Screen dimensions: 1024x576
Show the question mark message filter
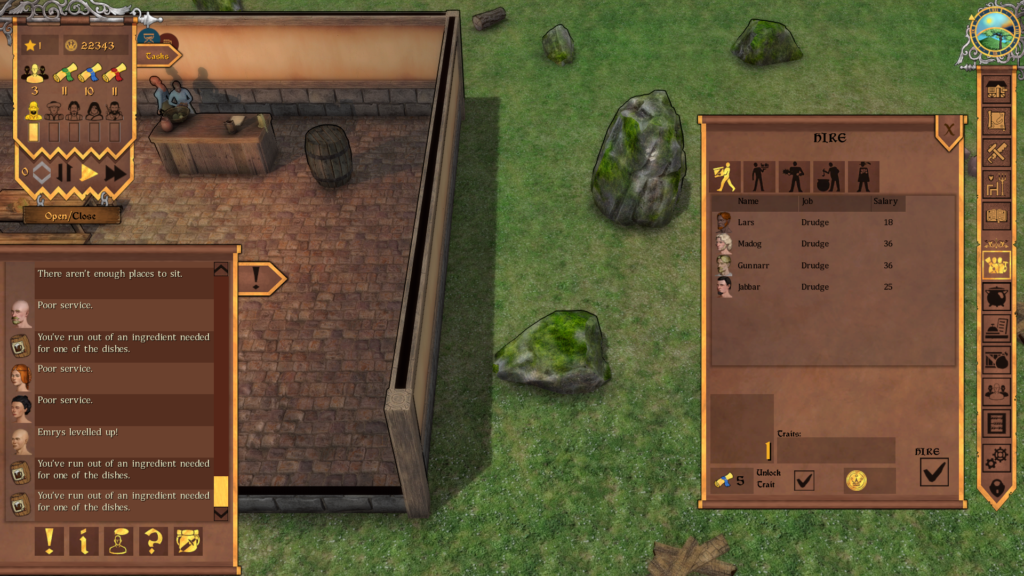pyautogui.click(x=153, y=541)
